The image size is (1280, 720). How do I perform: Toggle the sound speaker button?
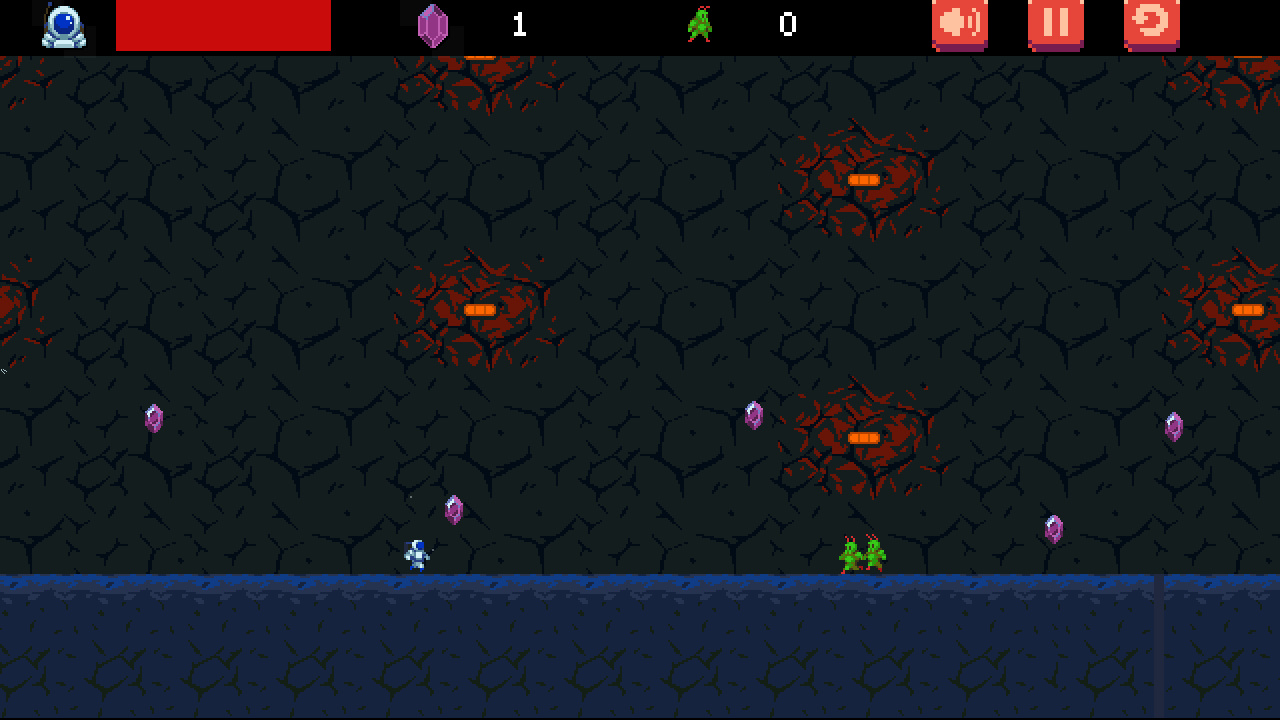[x=959, y=24]
